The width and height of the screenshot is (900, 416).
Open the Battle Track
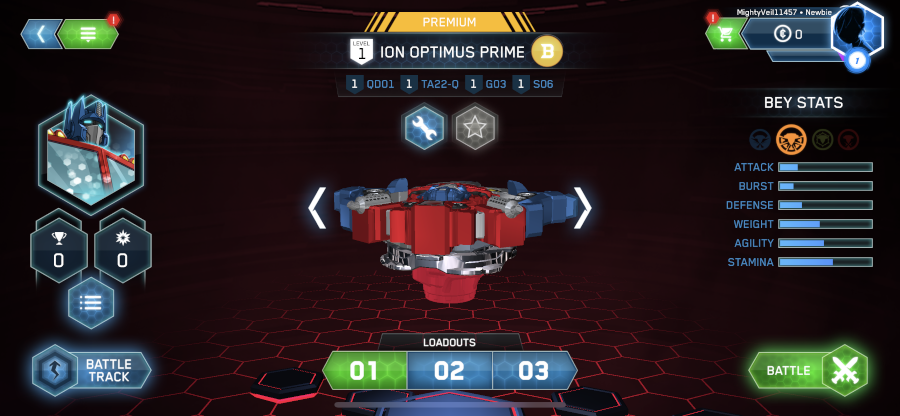[92, 370]
